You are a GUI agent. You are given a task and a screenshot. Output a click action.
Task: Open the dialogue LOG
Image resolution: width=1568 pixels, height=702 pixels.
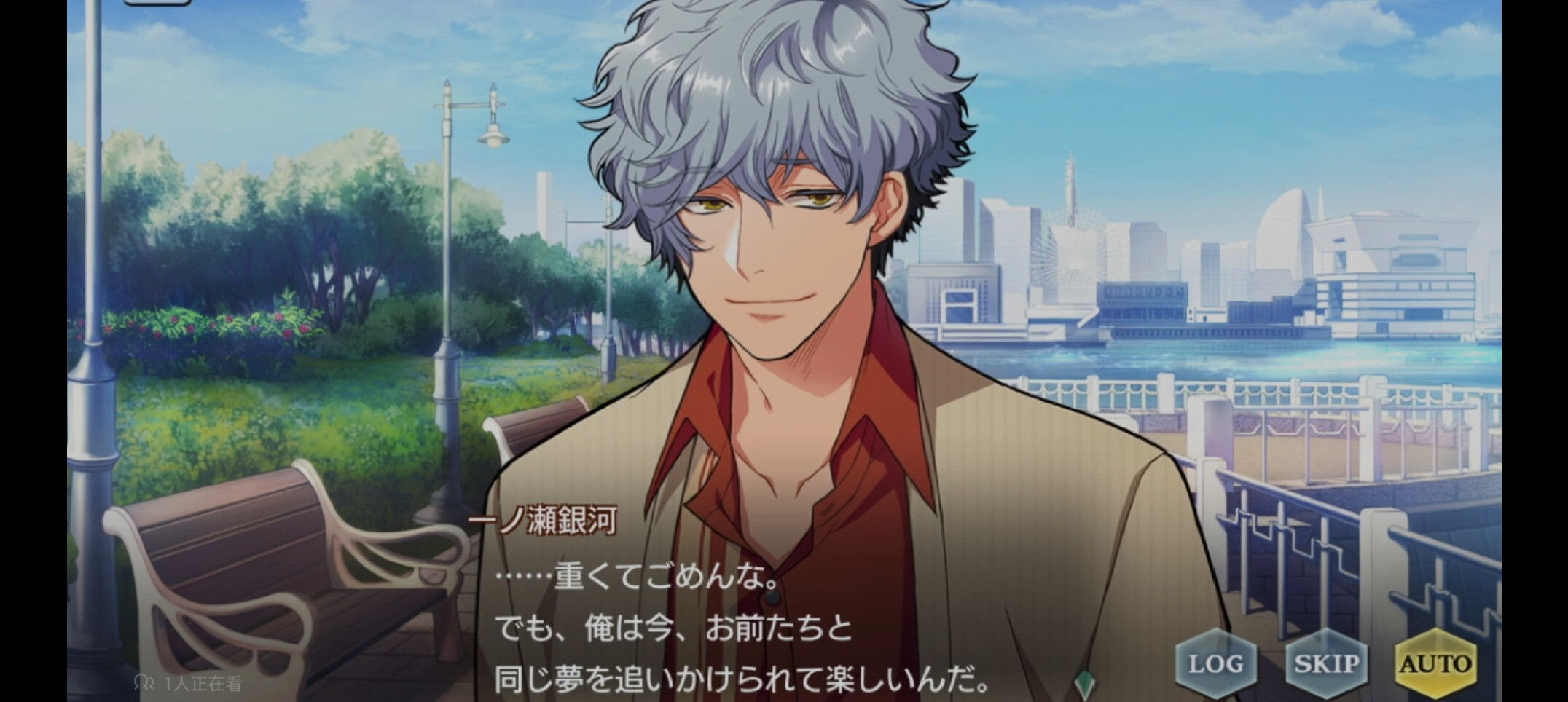[1215, 663]
